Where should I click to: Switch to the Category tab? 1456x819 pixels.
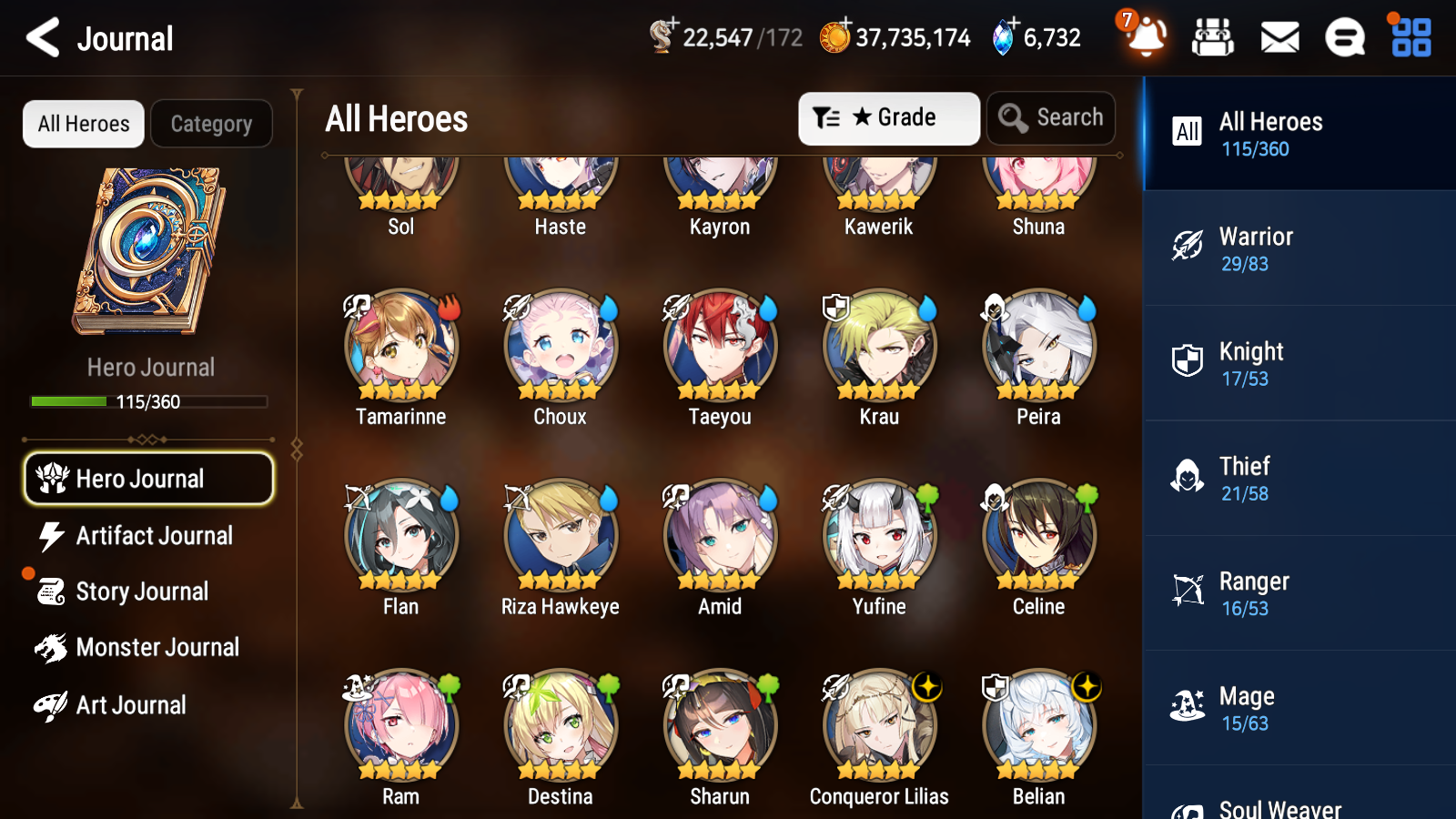coord(211,124)
